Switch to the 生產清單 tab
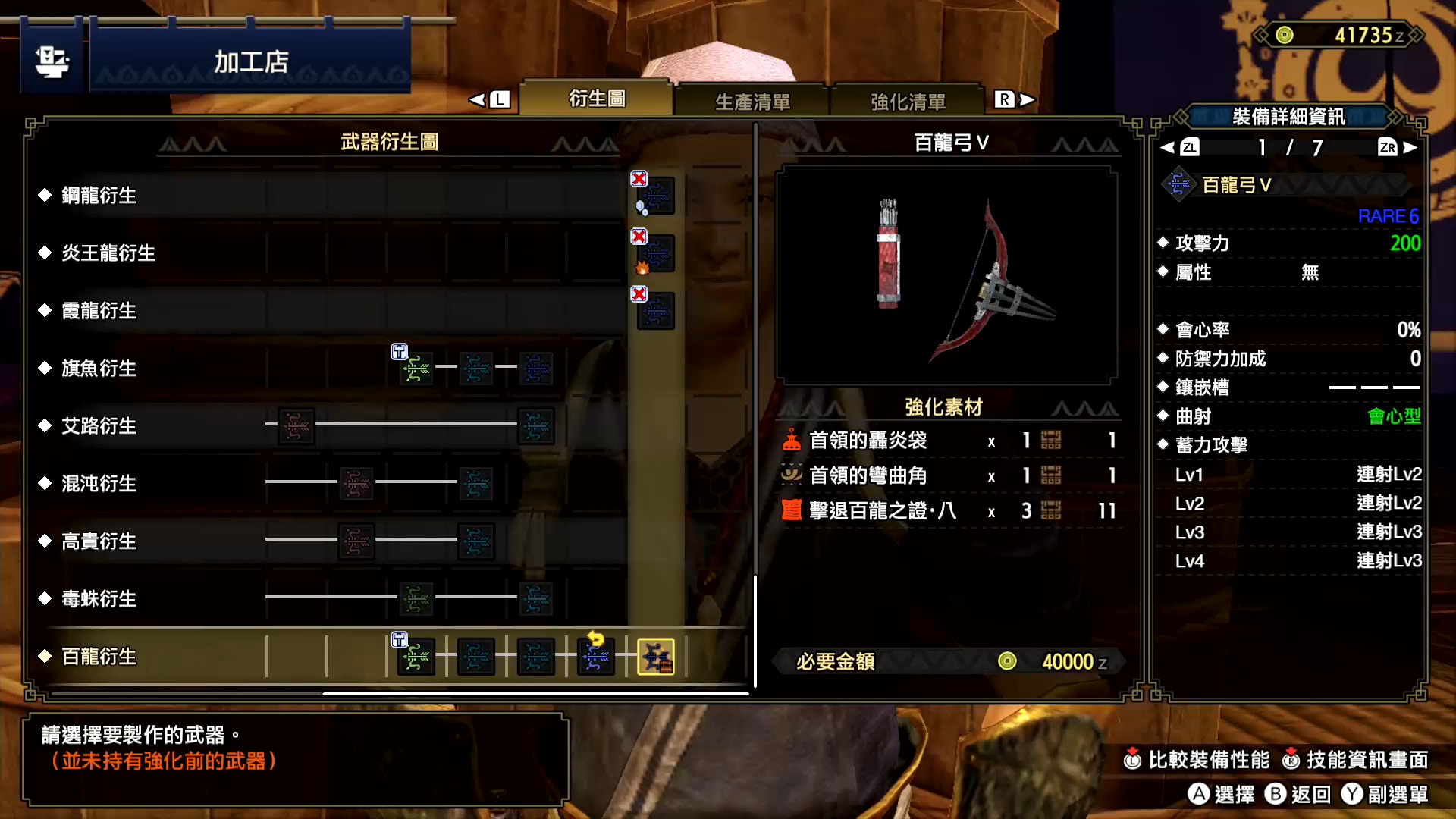 point(753,101)
